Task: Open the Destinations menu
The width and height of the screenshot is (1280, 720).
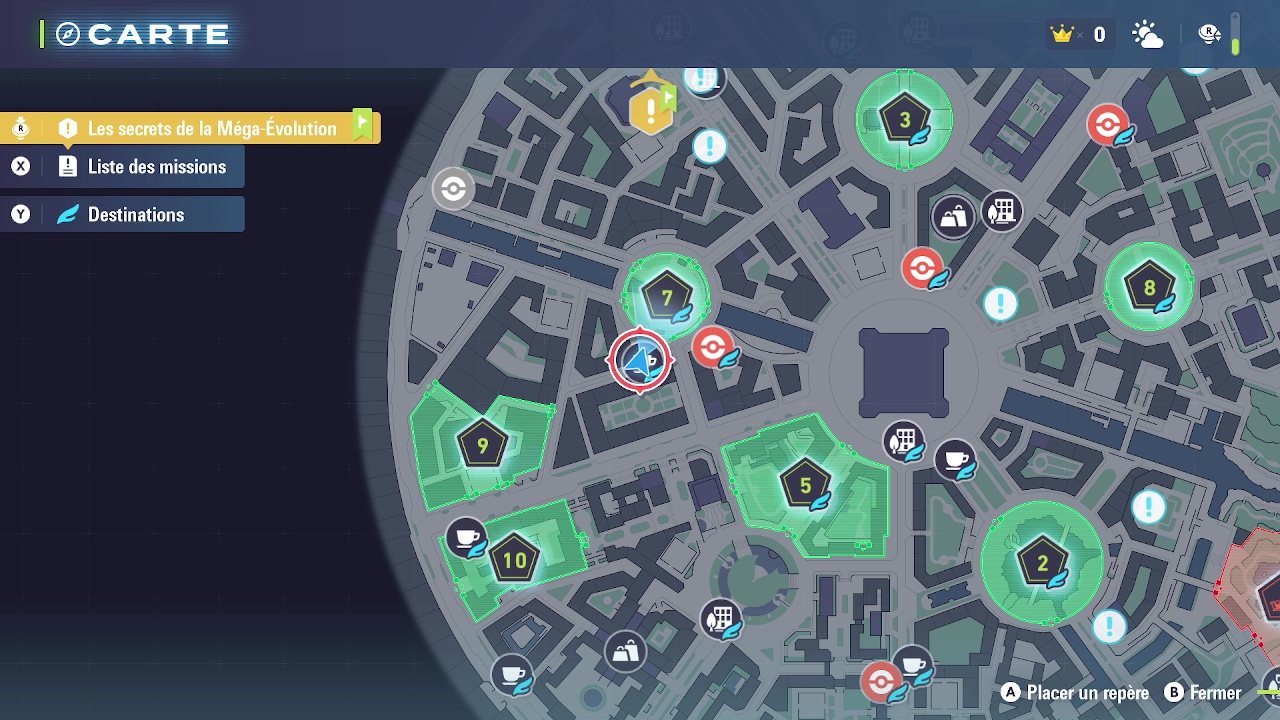Action: coord(122,214)
